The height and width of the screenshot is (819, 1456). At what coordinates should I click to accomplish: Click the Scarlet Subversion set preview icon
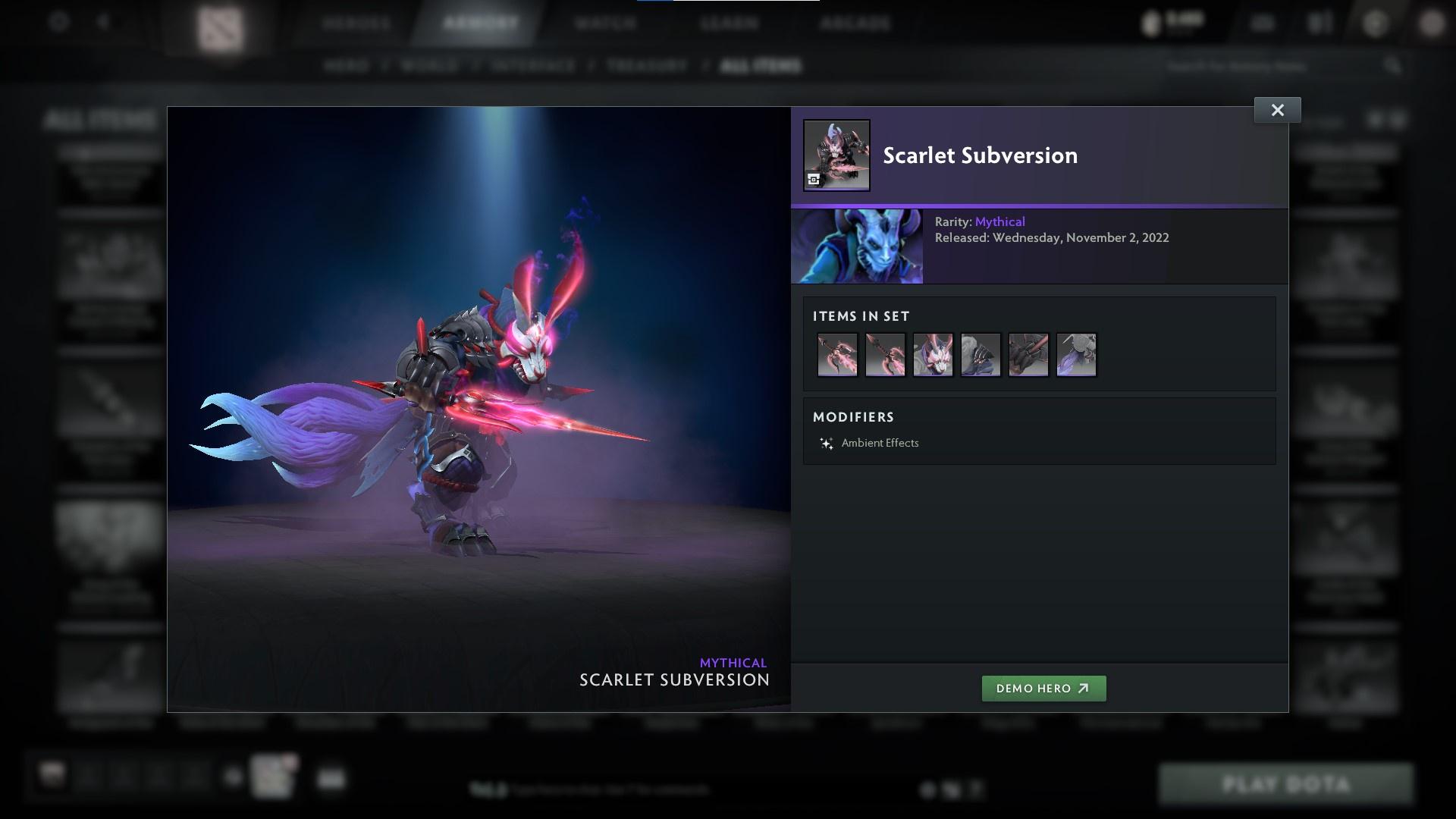tap(836, 155)
